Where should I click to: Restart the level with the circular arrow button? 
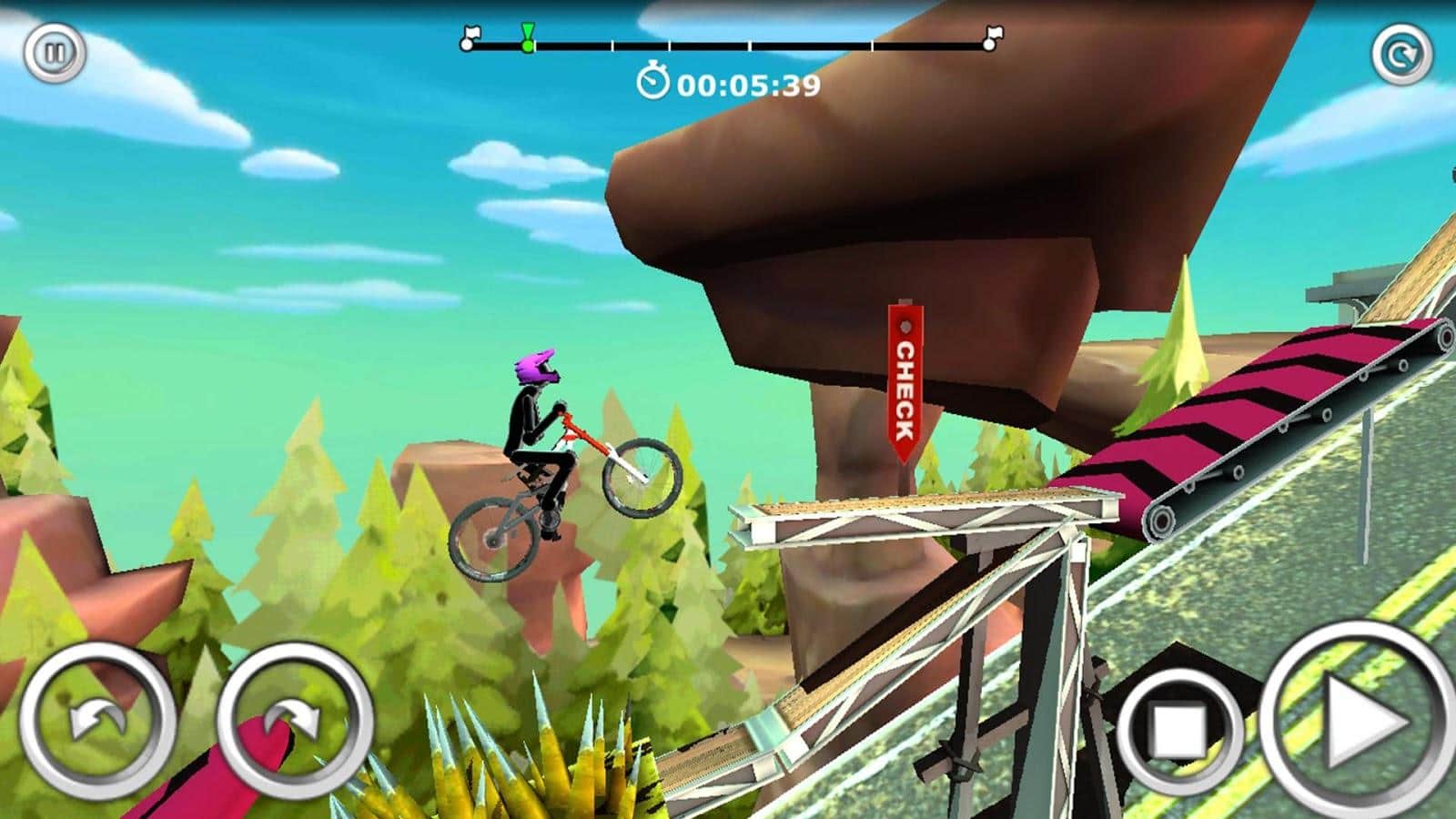pyautogui.click(x=1401, y=56)
